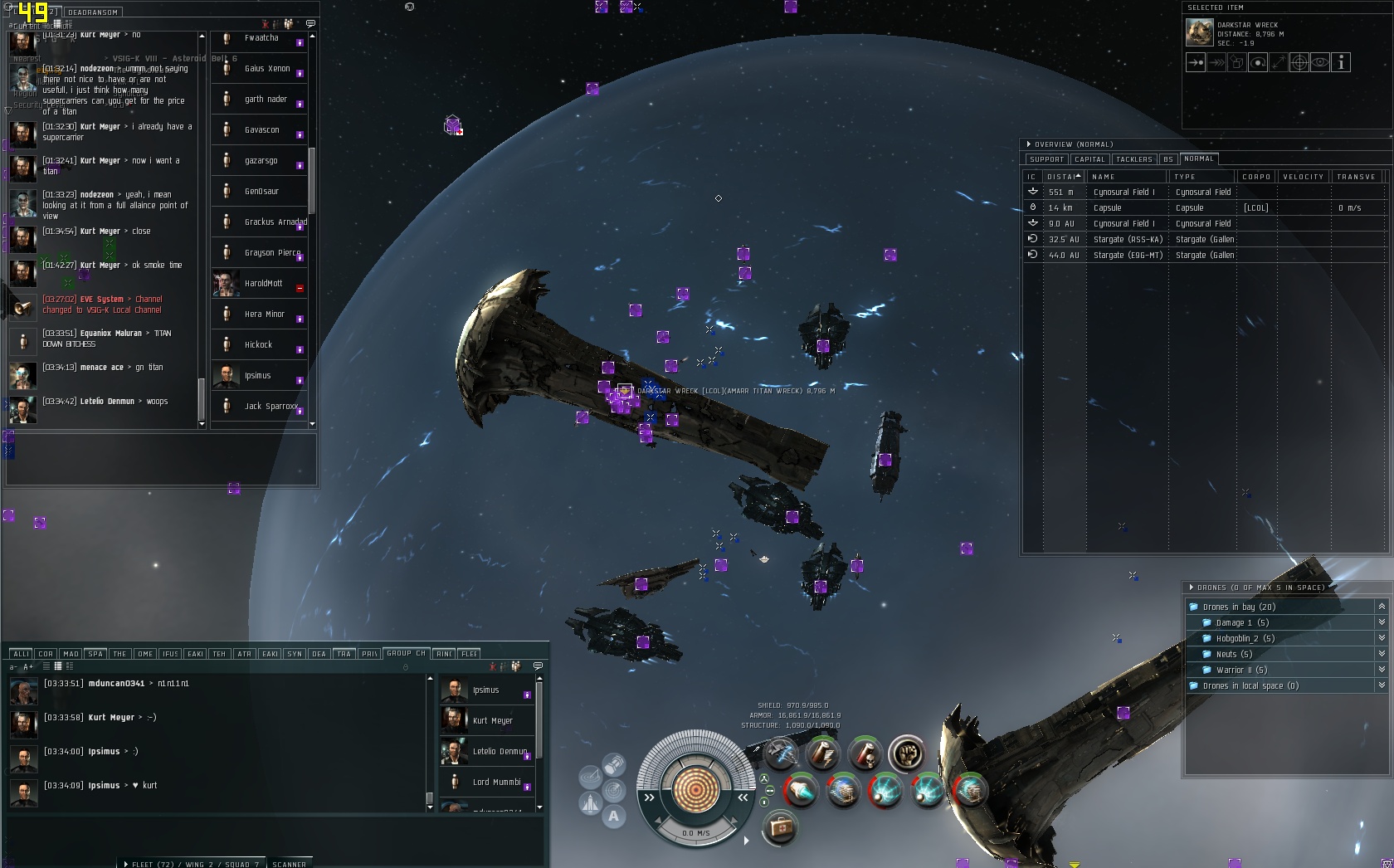Switch to the Group Ch chat tab
The height and width of the screenshot is (868, 1394).
coord(405,654)
